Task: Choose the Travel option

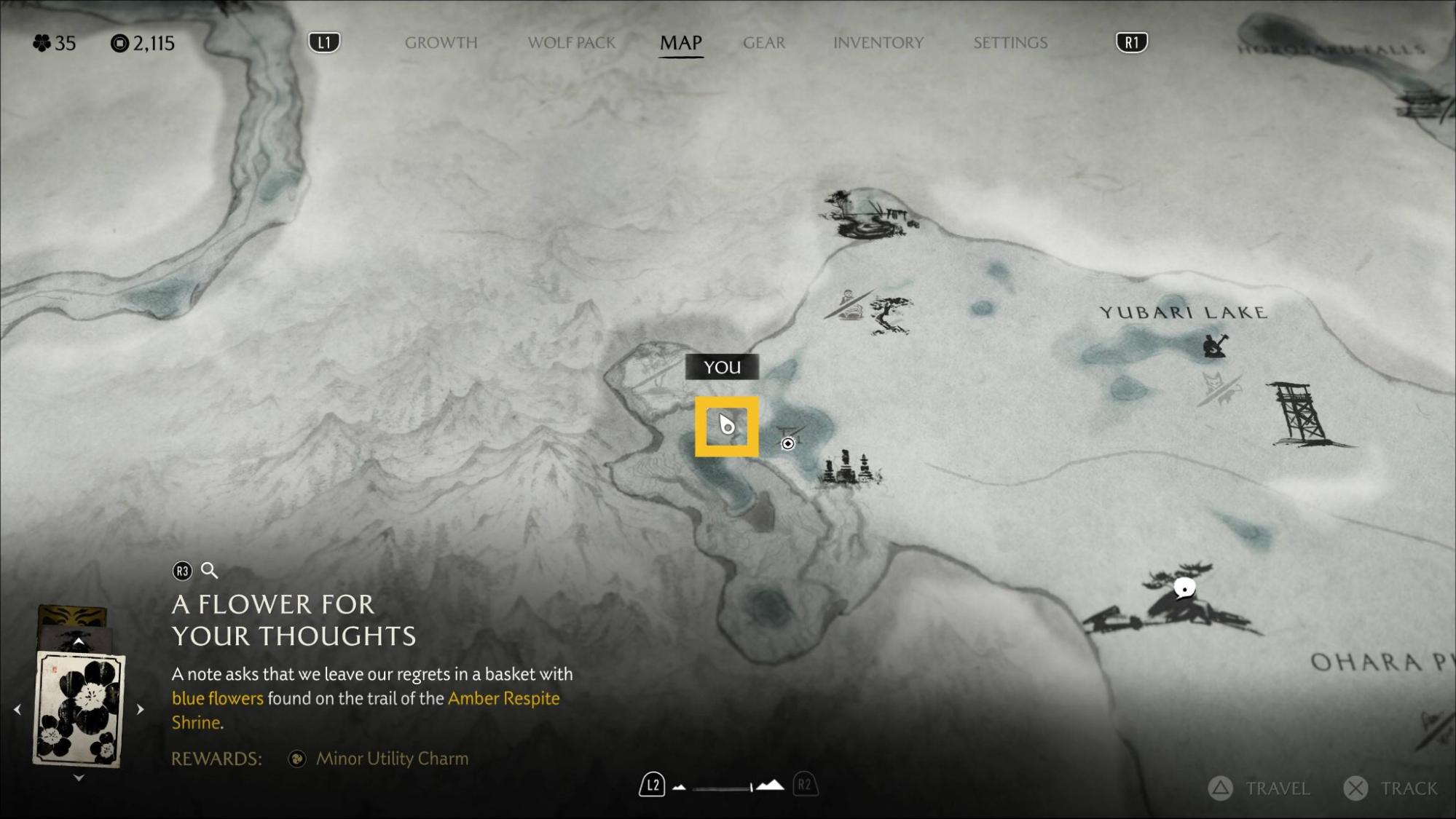Action: [1261, 788]
